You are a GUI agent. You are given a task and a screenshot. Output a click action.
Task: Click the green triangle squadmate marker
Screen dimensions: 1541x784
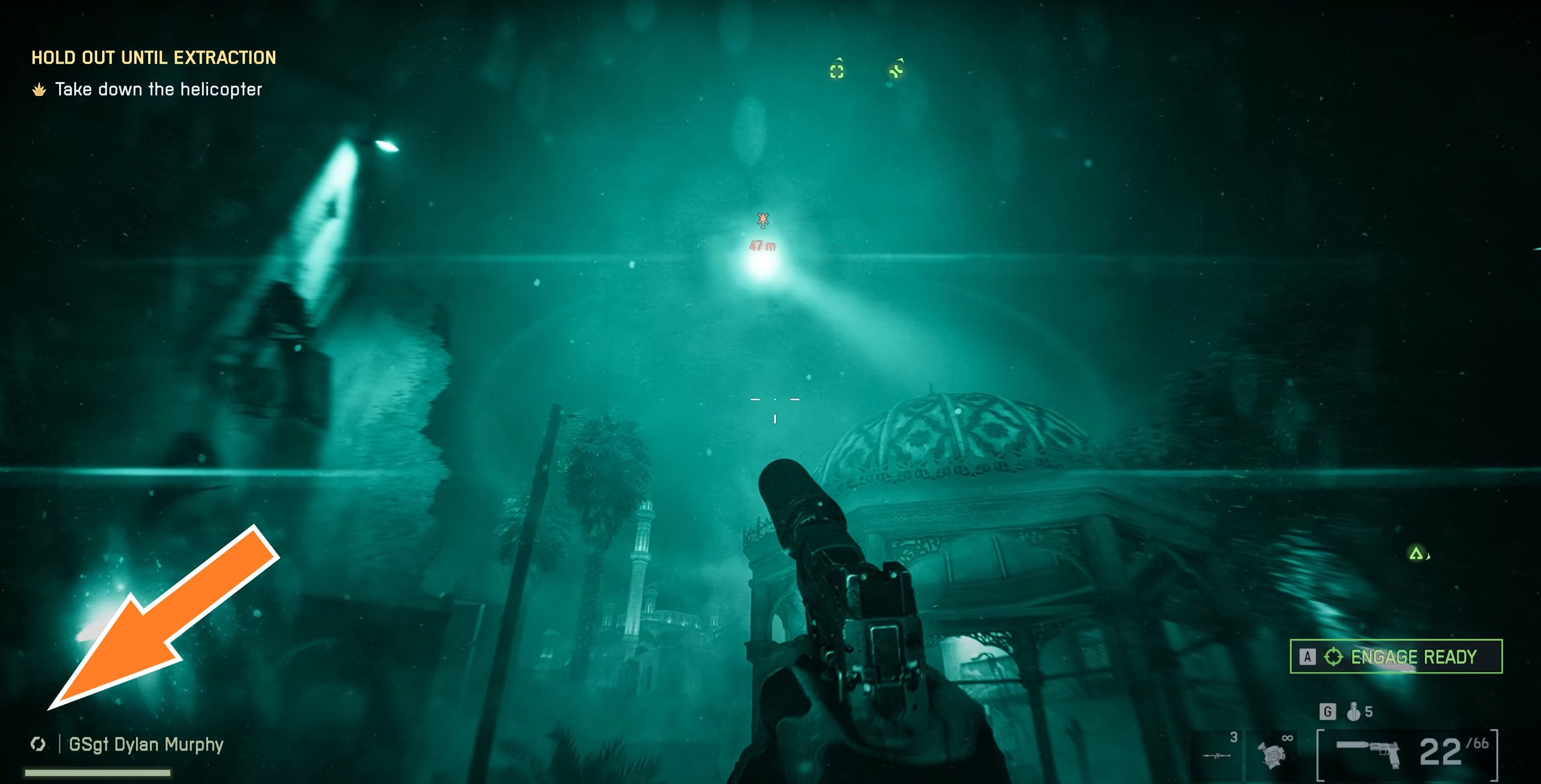pos(1415,554)
